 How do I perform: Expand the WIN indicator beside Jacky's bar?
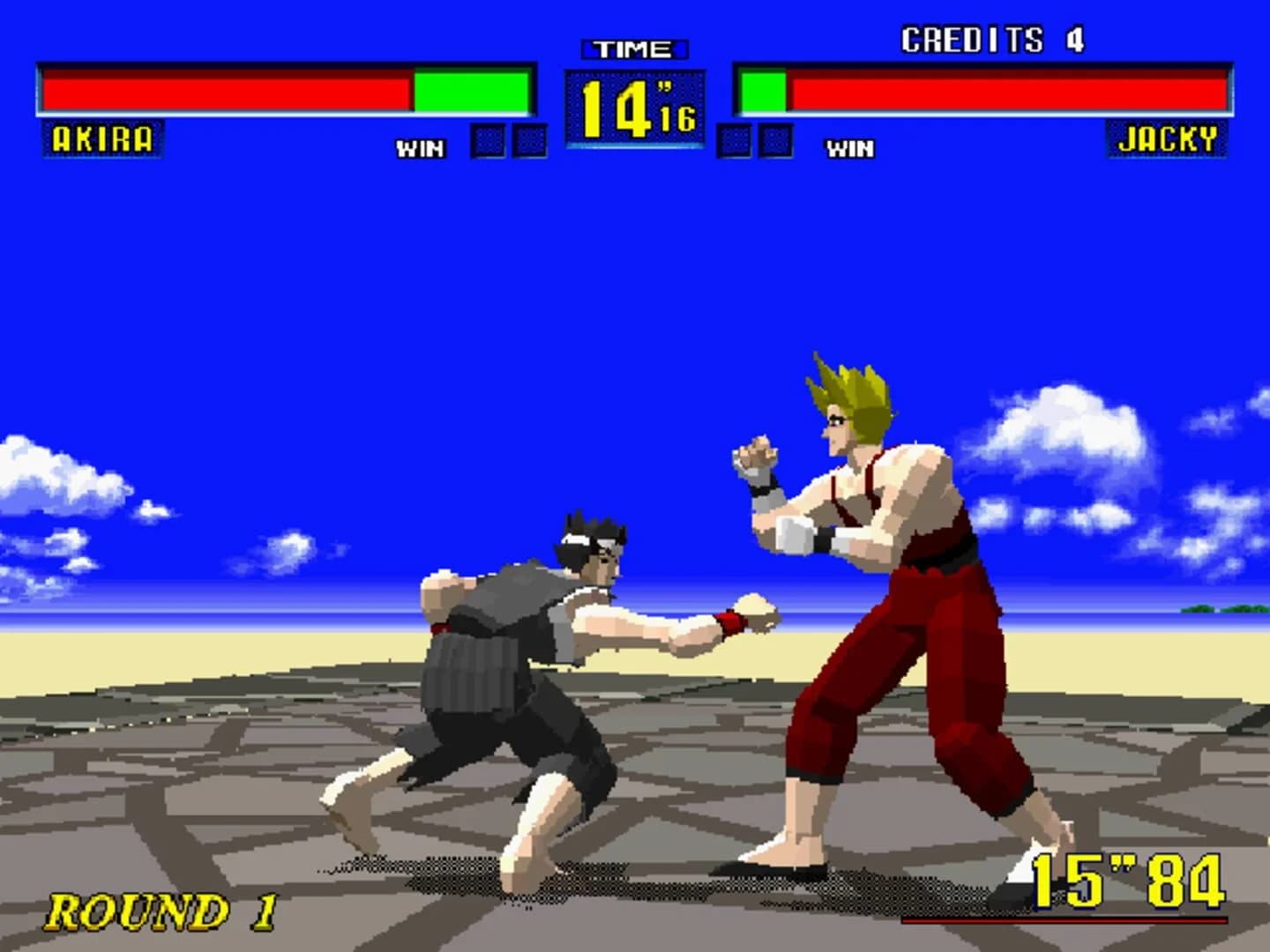848,148
